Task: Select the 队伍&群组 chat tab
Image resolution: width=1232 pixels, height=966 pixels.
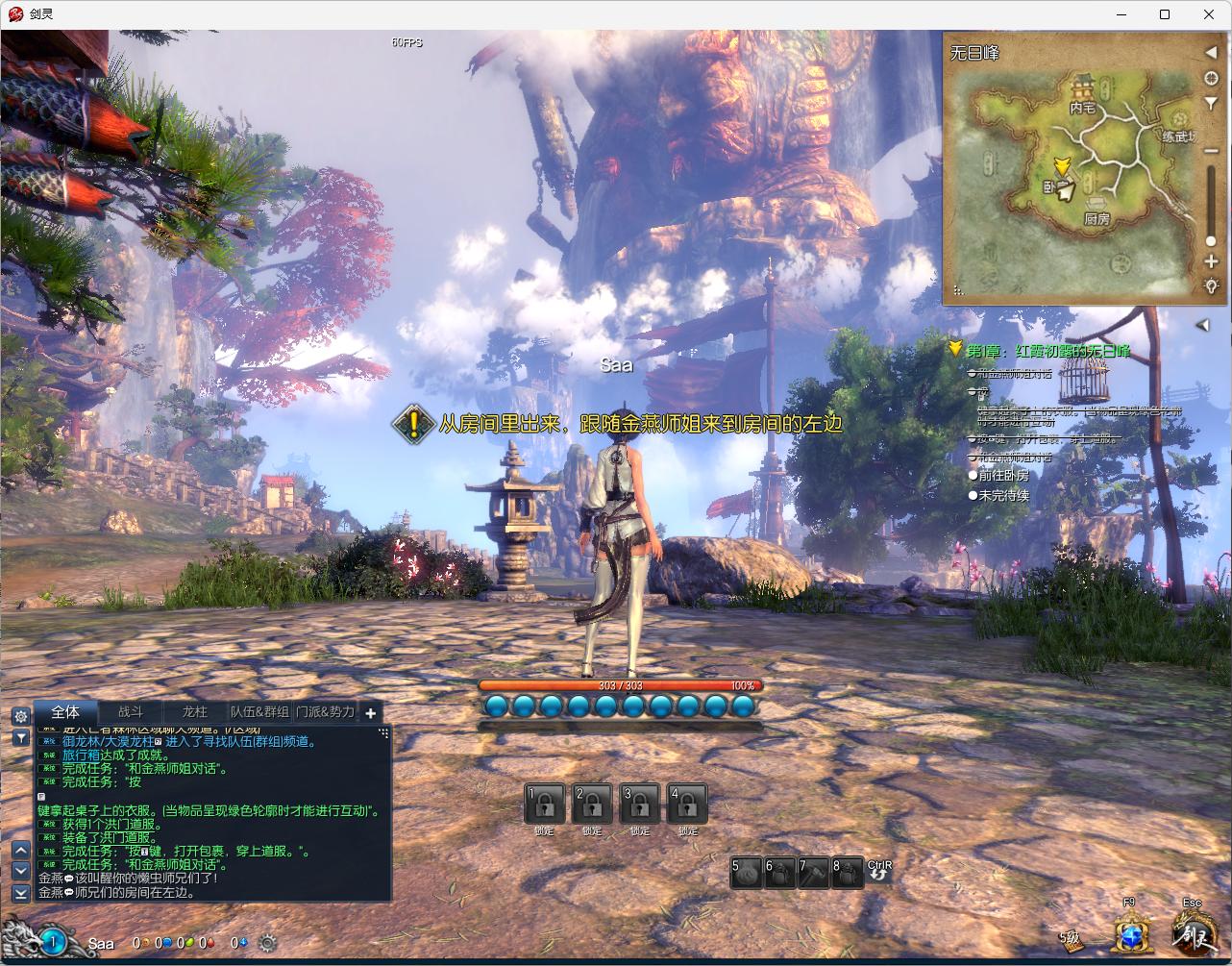Action: pos(259,712)
